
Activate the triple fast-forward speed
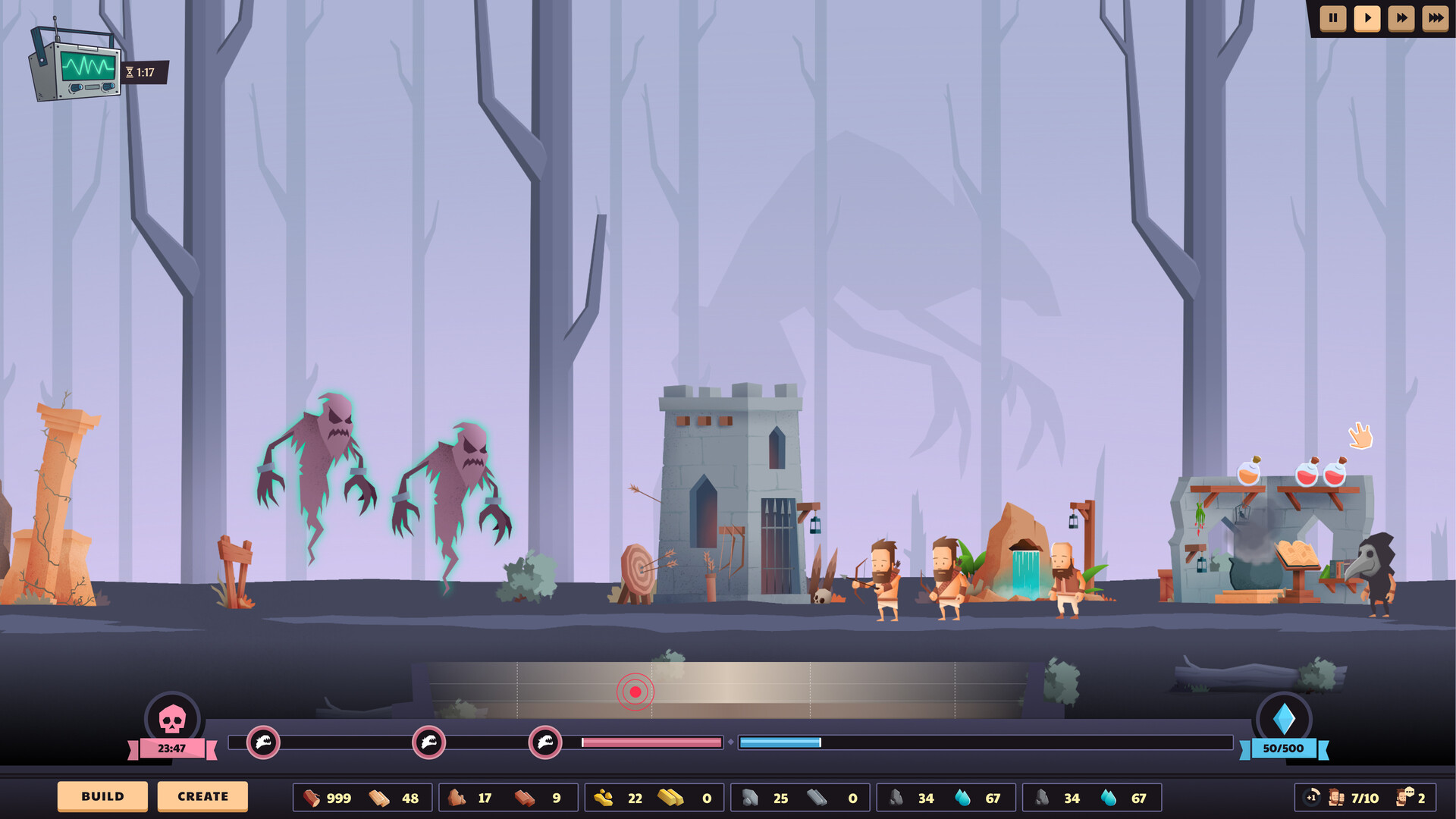click(x=1435, y=18)
